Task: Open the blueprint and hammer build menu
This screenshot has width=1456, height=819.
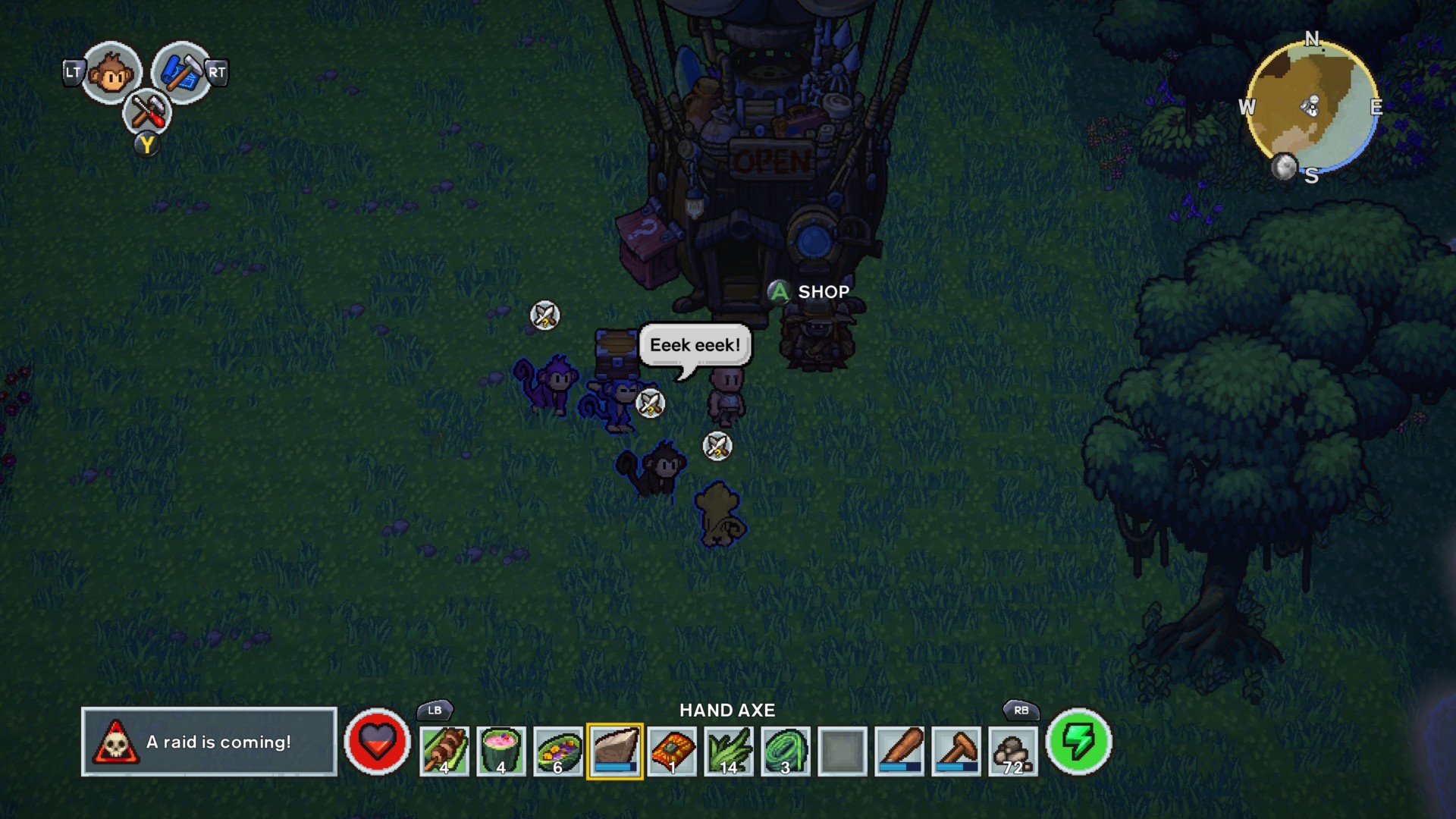Action: (180, 73)
